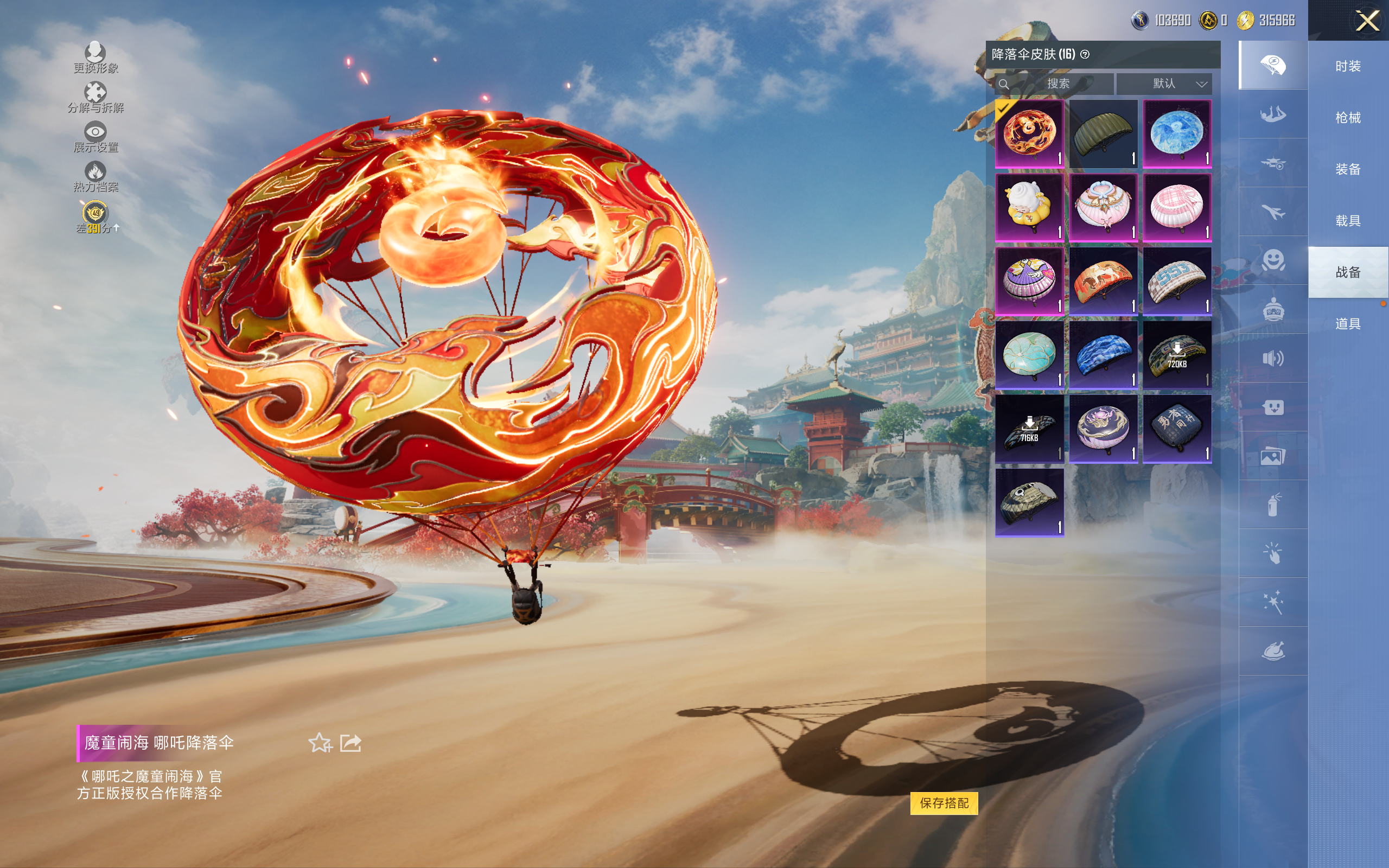Select the blue ice parachute skin

click(x=1177, y=134)
